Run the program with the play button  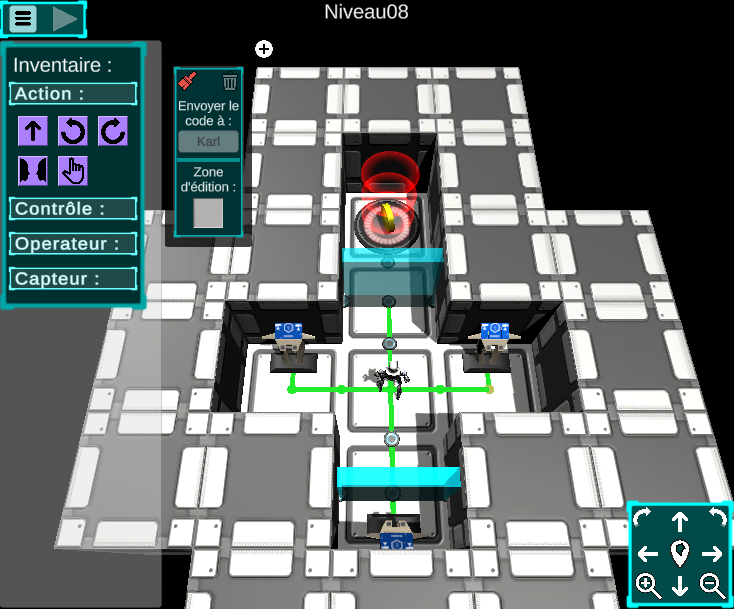(65, 18)
